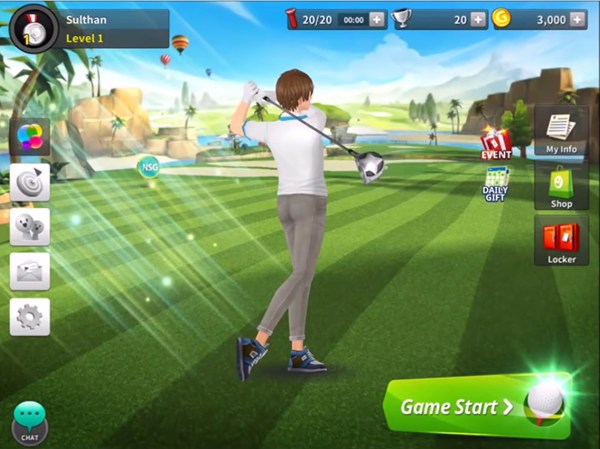Open the target and arrow missions icon

click(x=30, y=182)
